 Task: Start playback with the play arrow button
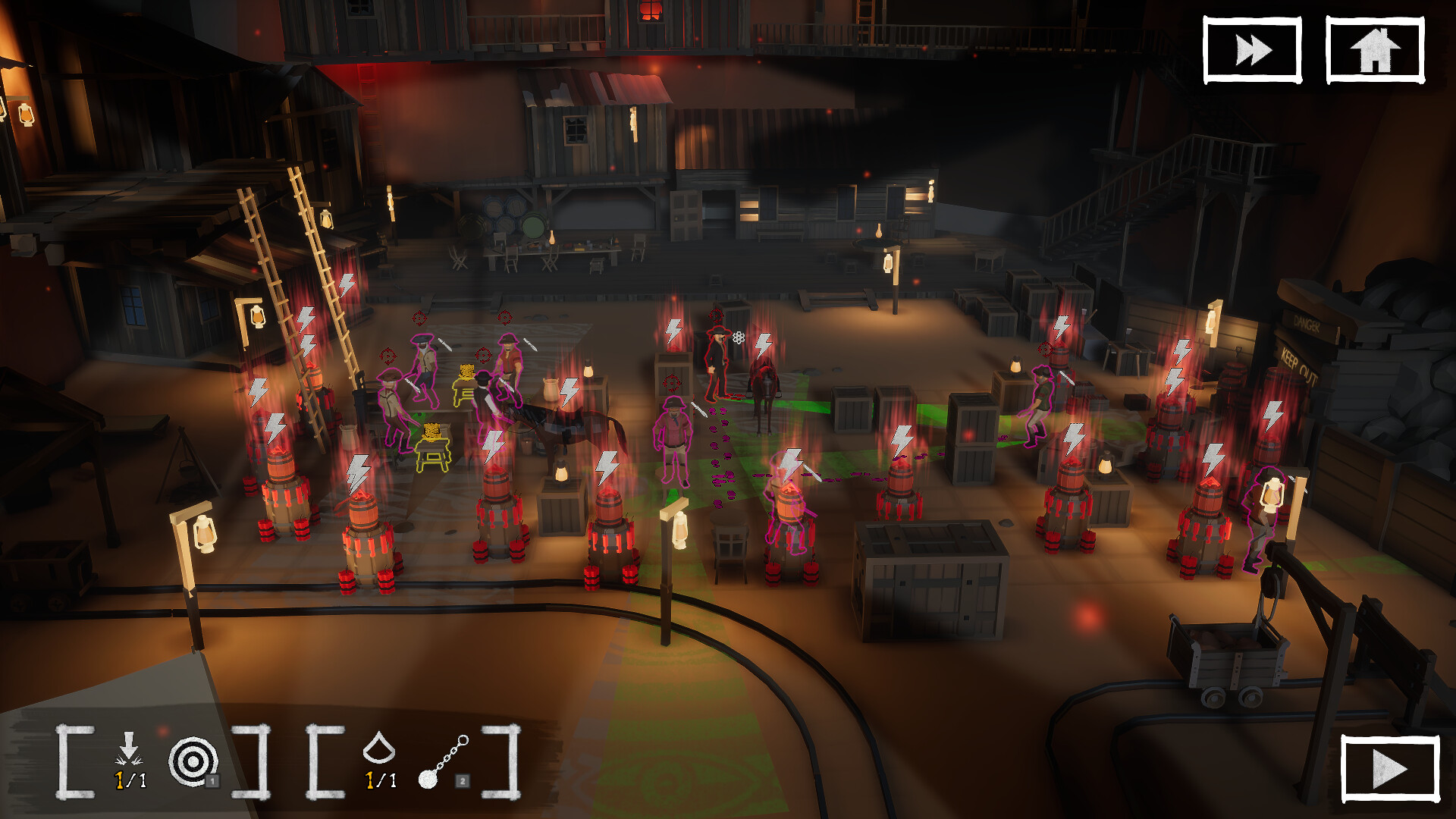[1389, 769]
